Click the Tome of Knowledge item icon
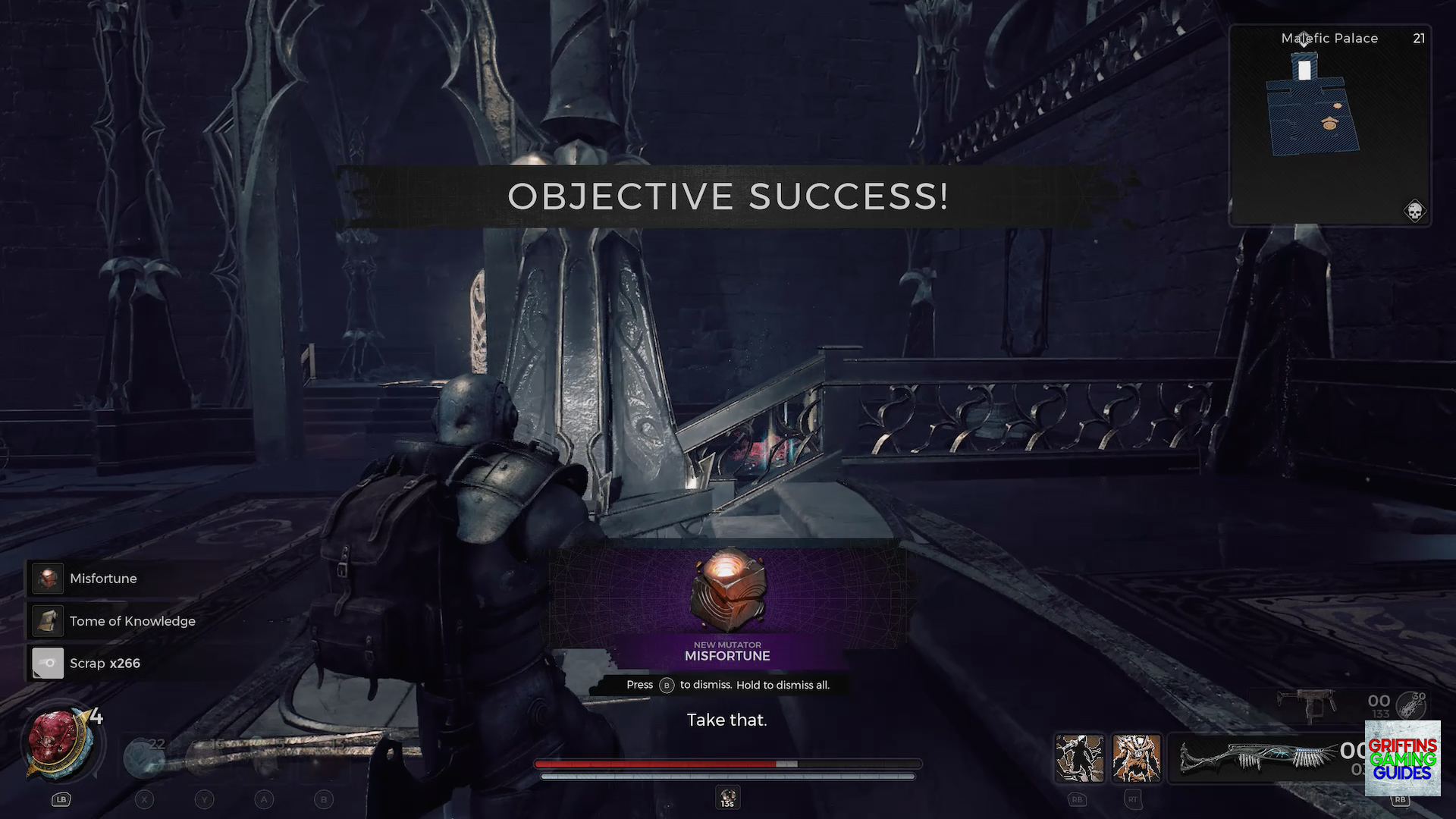 47,620
